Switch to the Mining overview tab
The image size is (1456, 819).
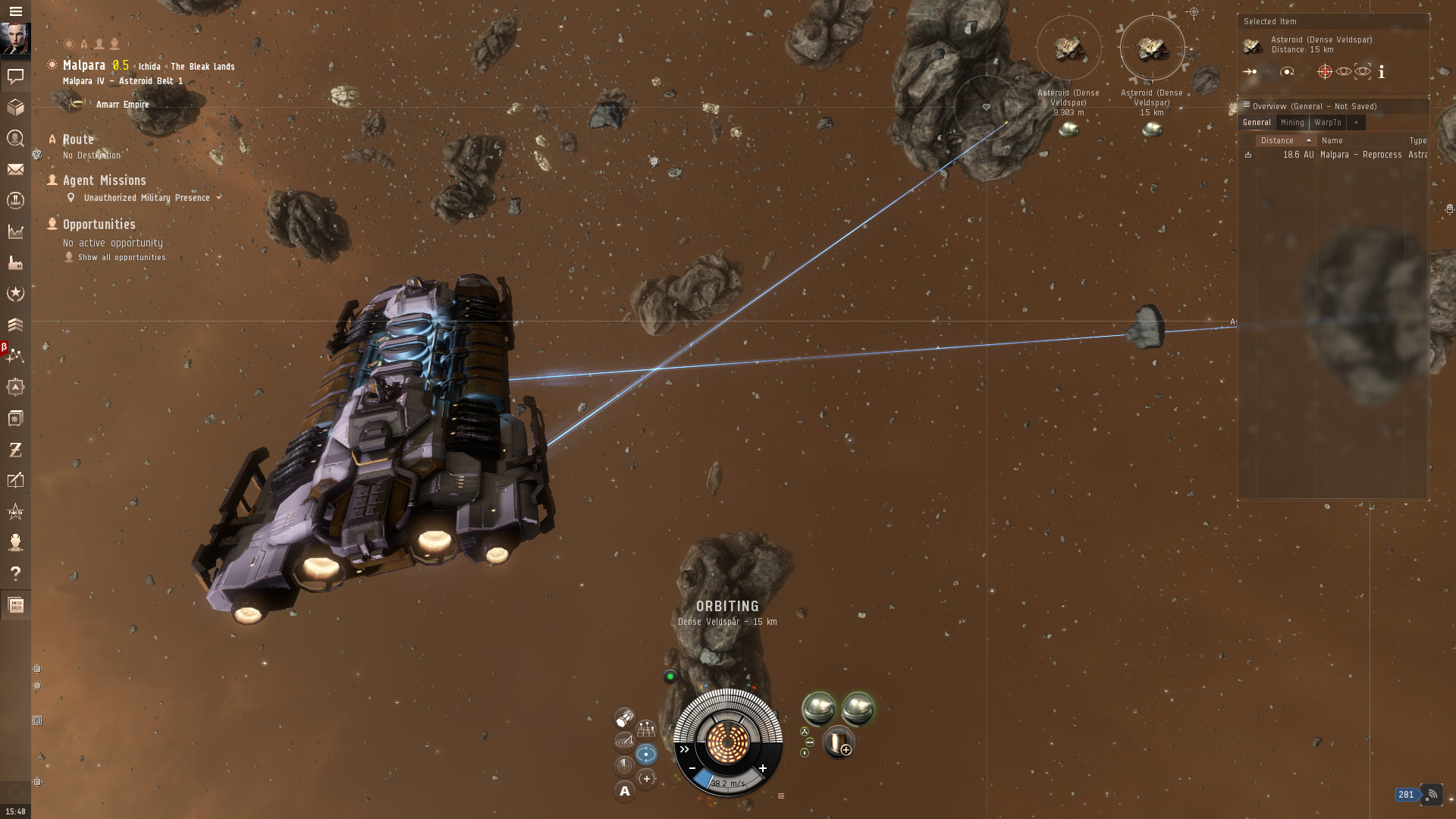(1292, 122)
